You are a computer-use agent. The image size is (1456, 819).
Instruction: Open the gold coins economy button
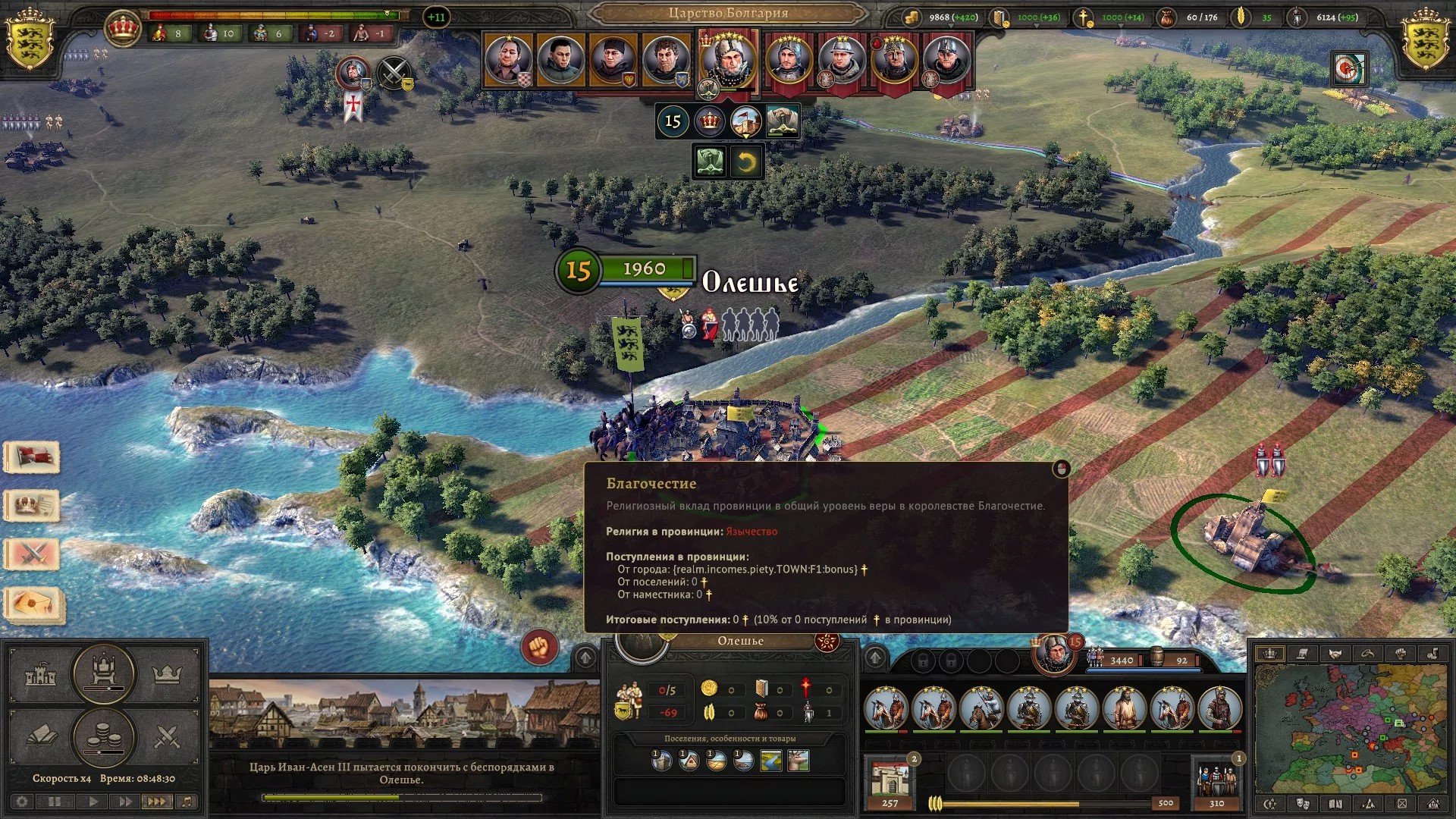103,737
